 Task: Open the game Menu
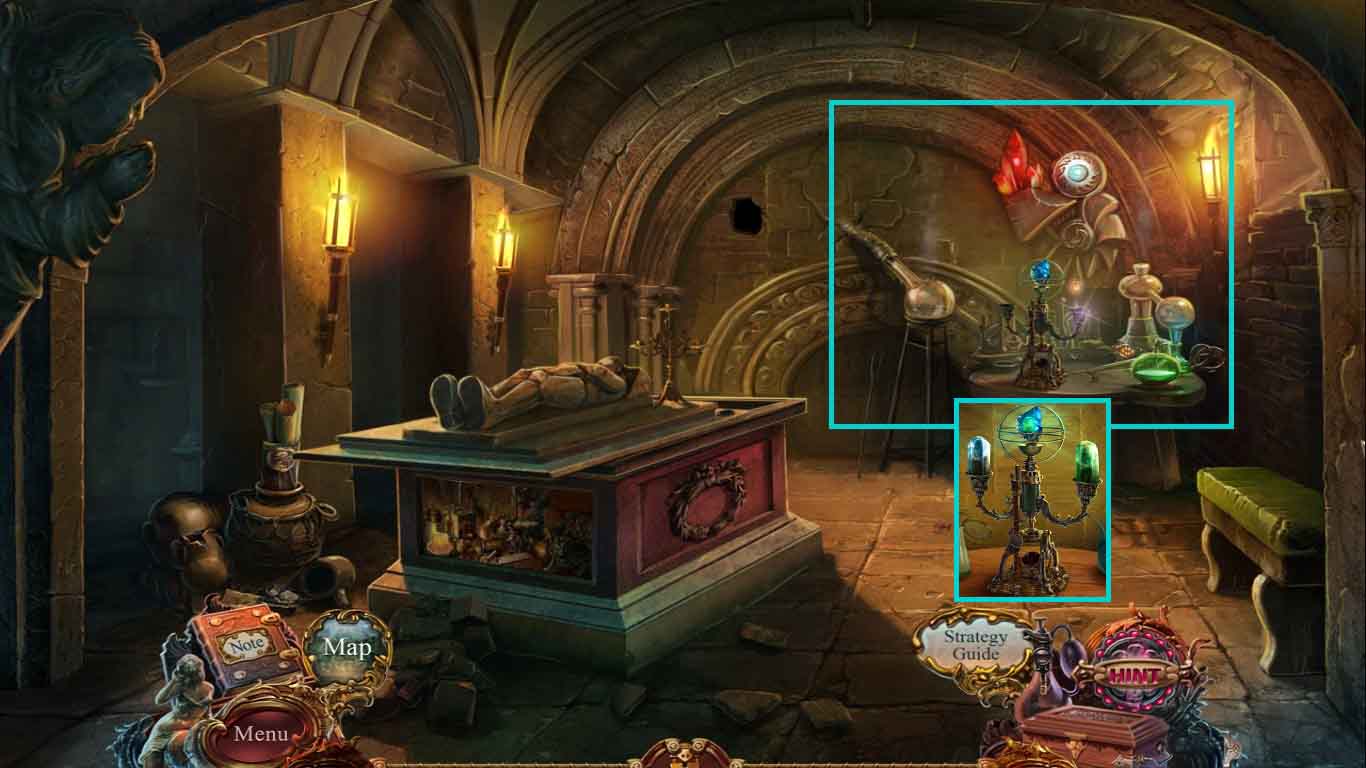click(x=263, y=734)
